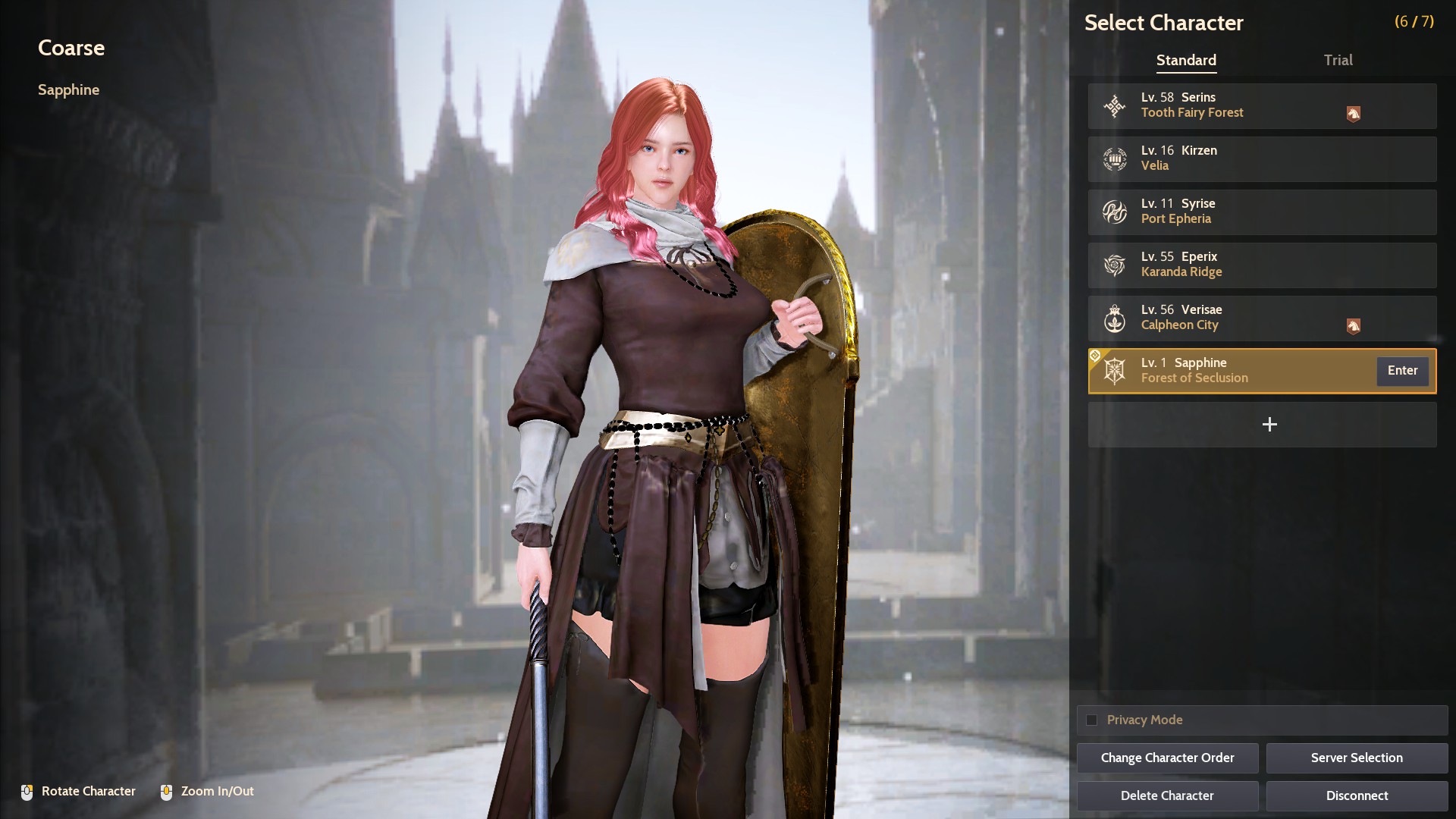The image size is (1456, 819).
Task: Click Serins' class emblem icon
Action: click(x=1114, y=105)
